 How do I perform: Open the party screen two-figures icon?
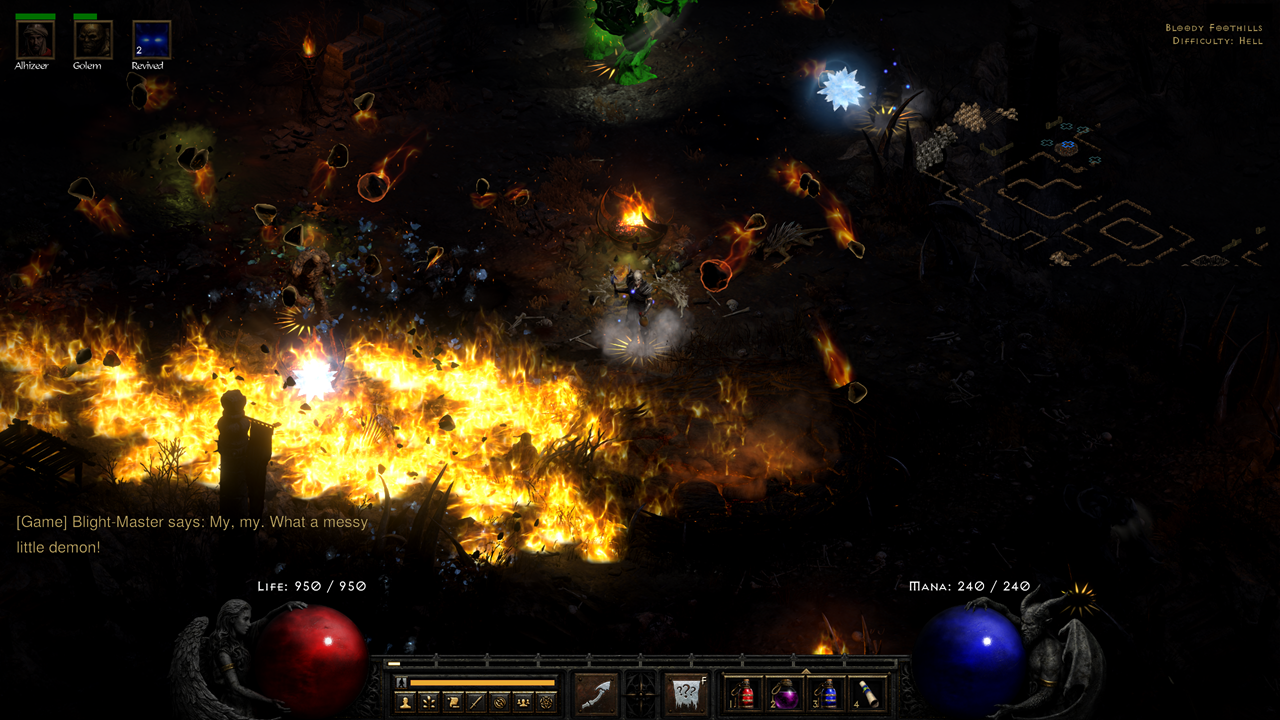pyautogui.click(x=522, y=702)
